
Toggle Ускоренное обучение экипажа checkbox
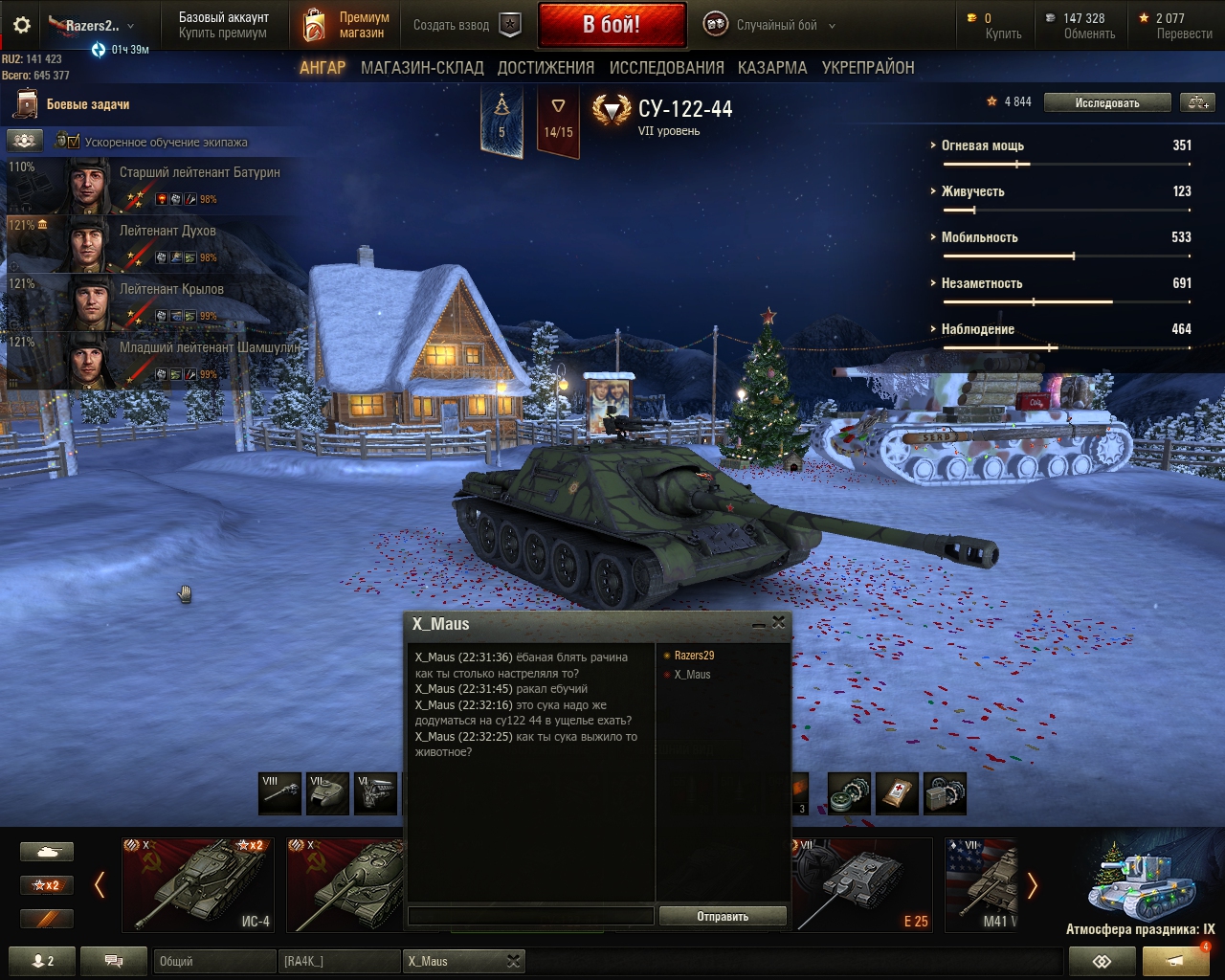(67, 142)
